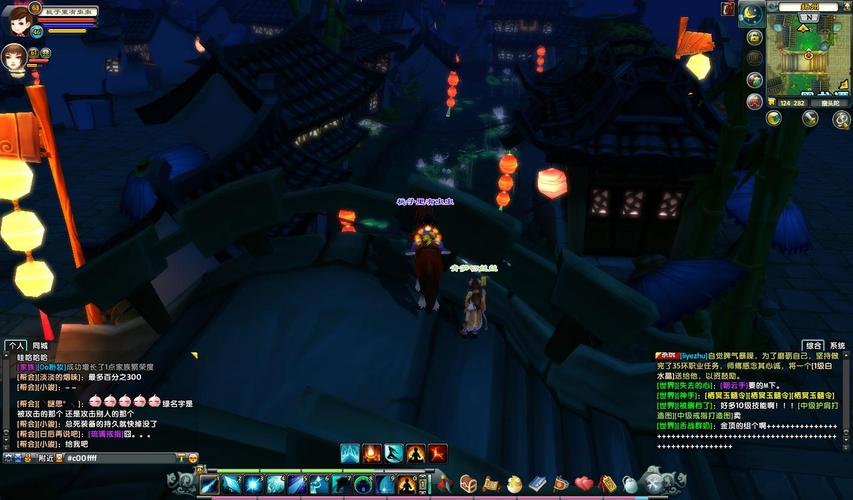The width and height of the screenshot is (853, 500).
Task: Switch to the 系统 message tab
Action: pos(838,345)
